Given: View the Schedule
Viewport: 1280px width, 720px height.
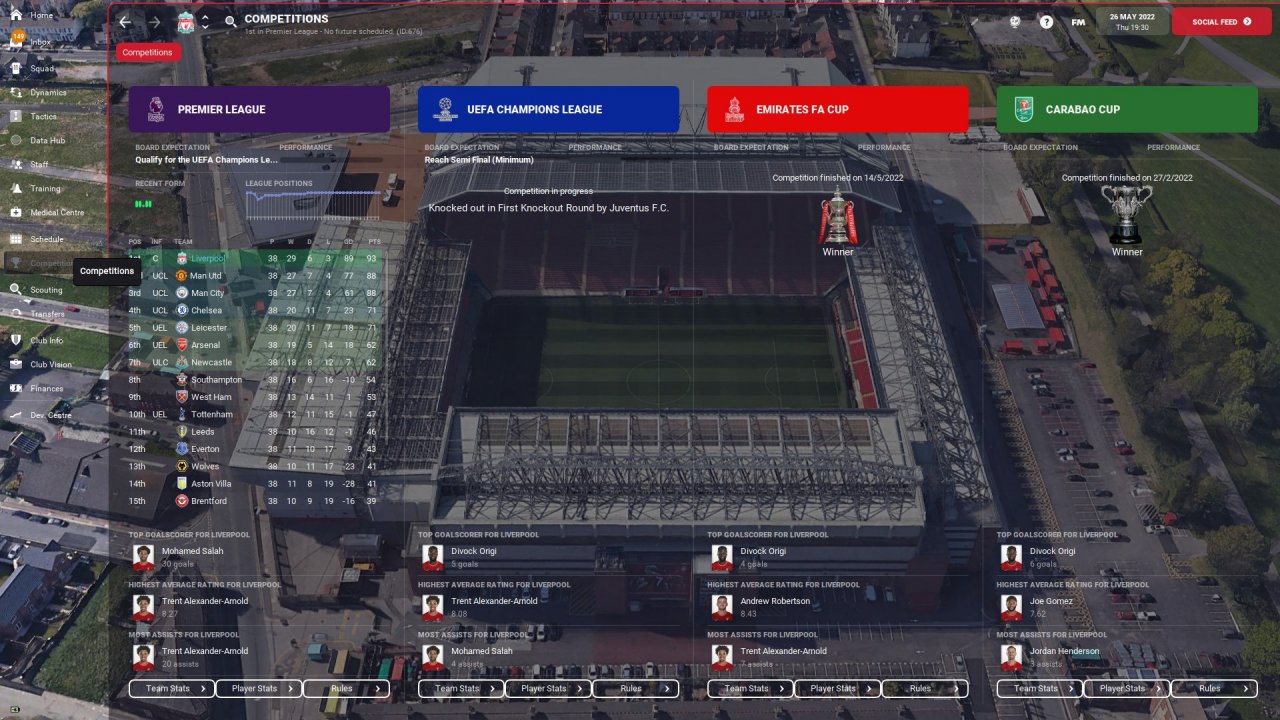Looking at the screenshot, I should pyautogui.click(x=46, y=240).
